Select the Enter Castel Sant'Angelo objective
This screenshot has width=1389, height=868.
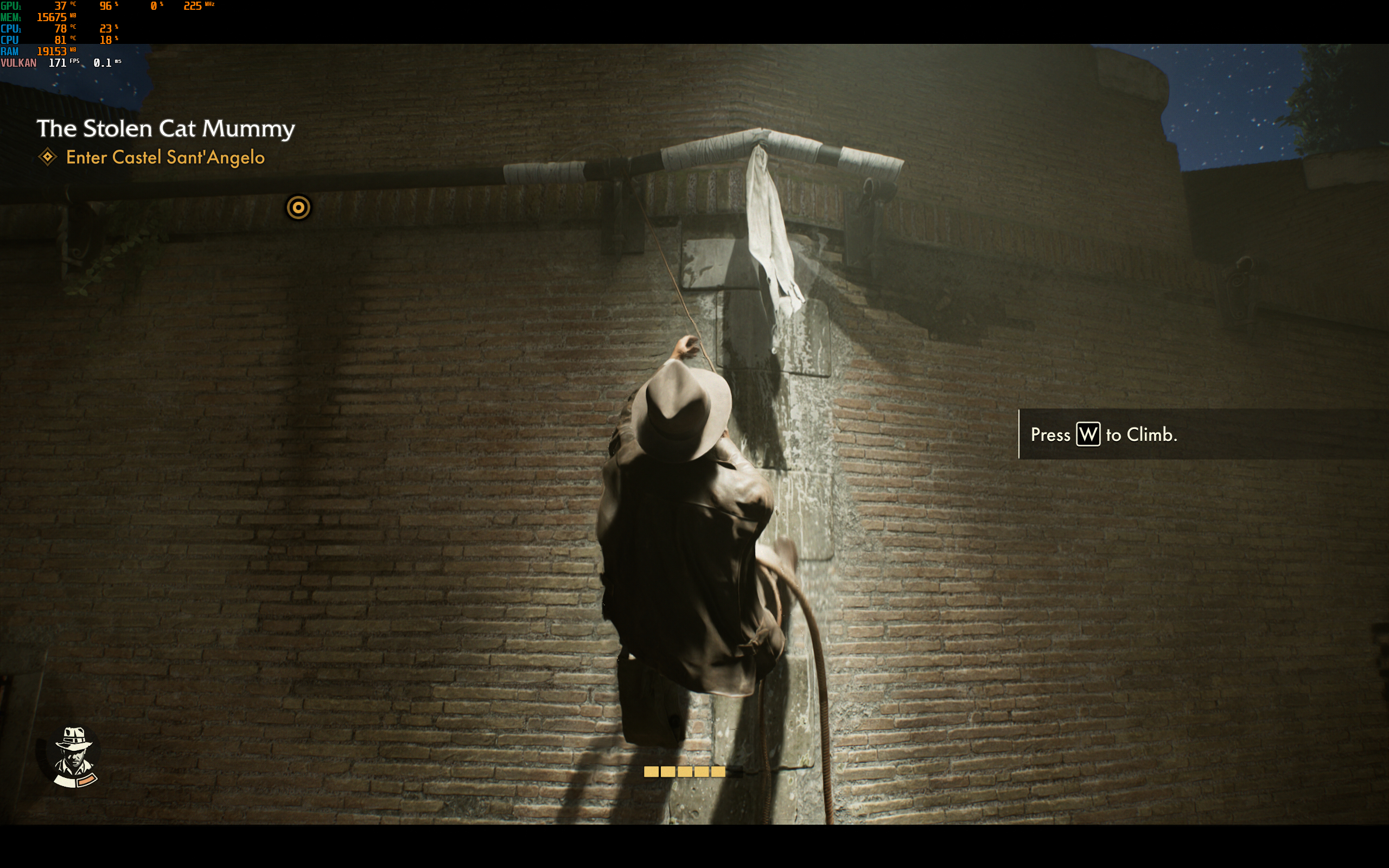click(165, 157)
